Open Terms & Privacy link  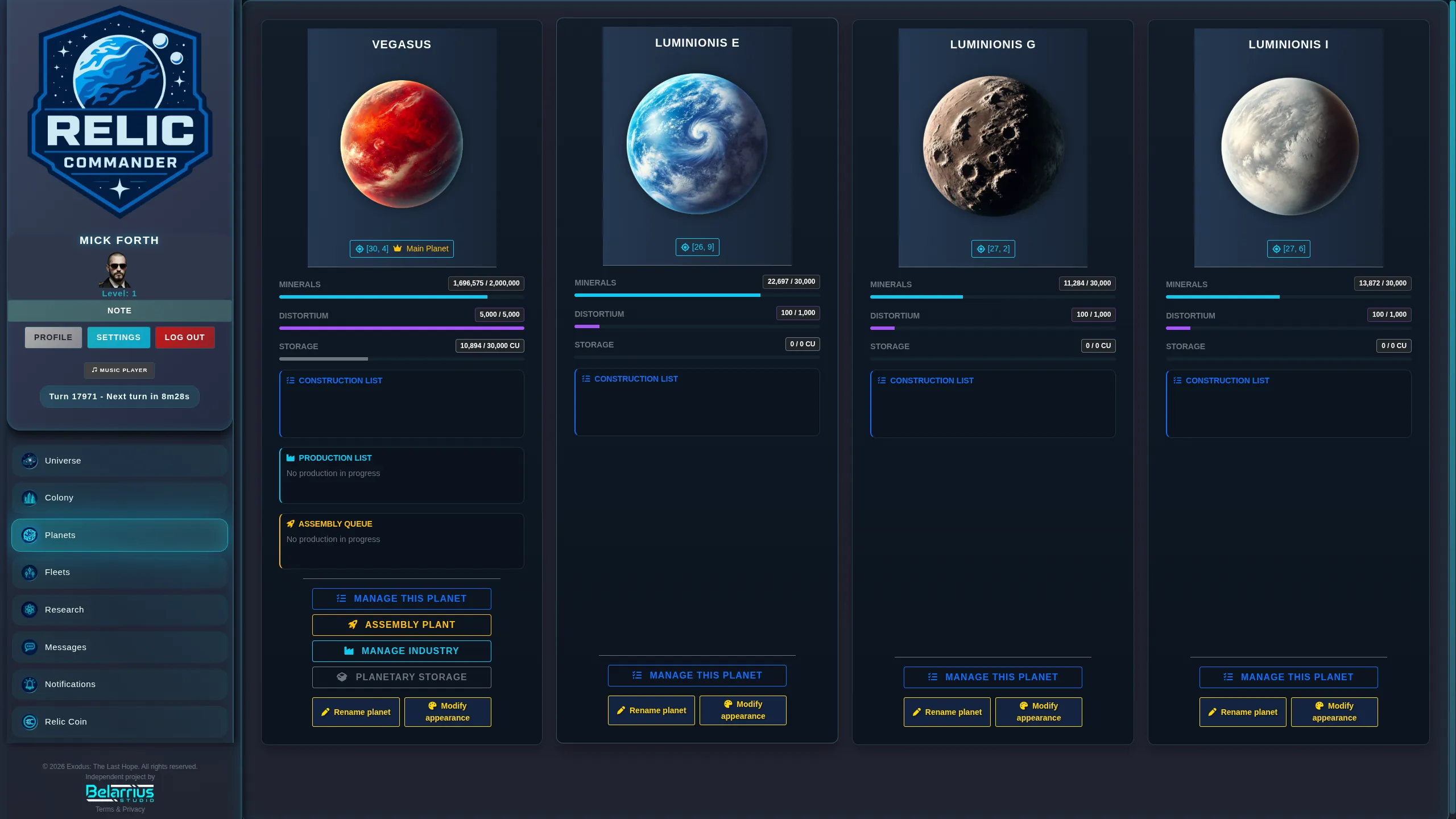119,809
